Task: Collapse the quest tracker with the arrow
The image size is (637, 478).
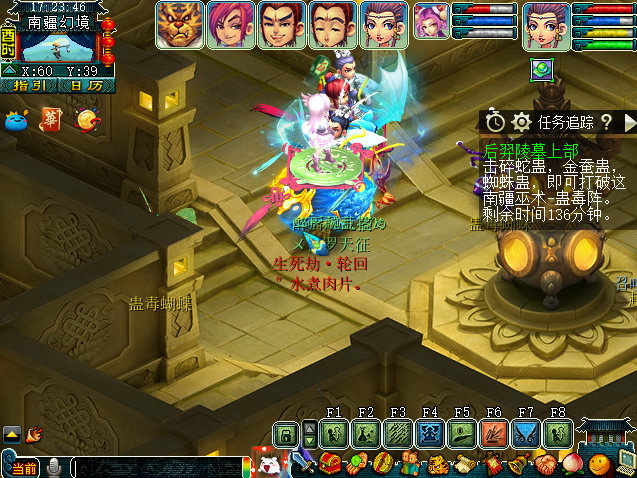Action: coord(629,122)
